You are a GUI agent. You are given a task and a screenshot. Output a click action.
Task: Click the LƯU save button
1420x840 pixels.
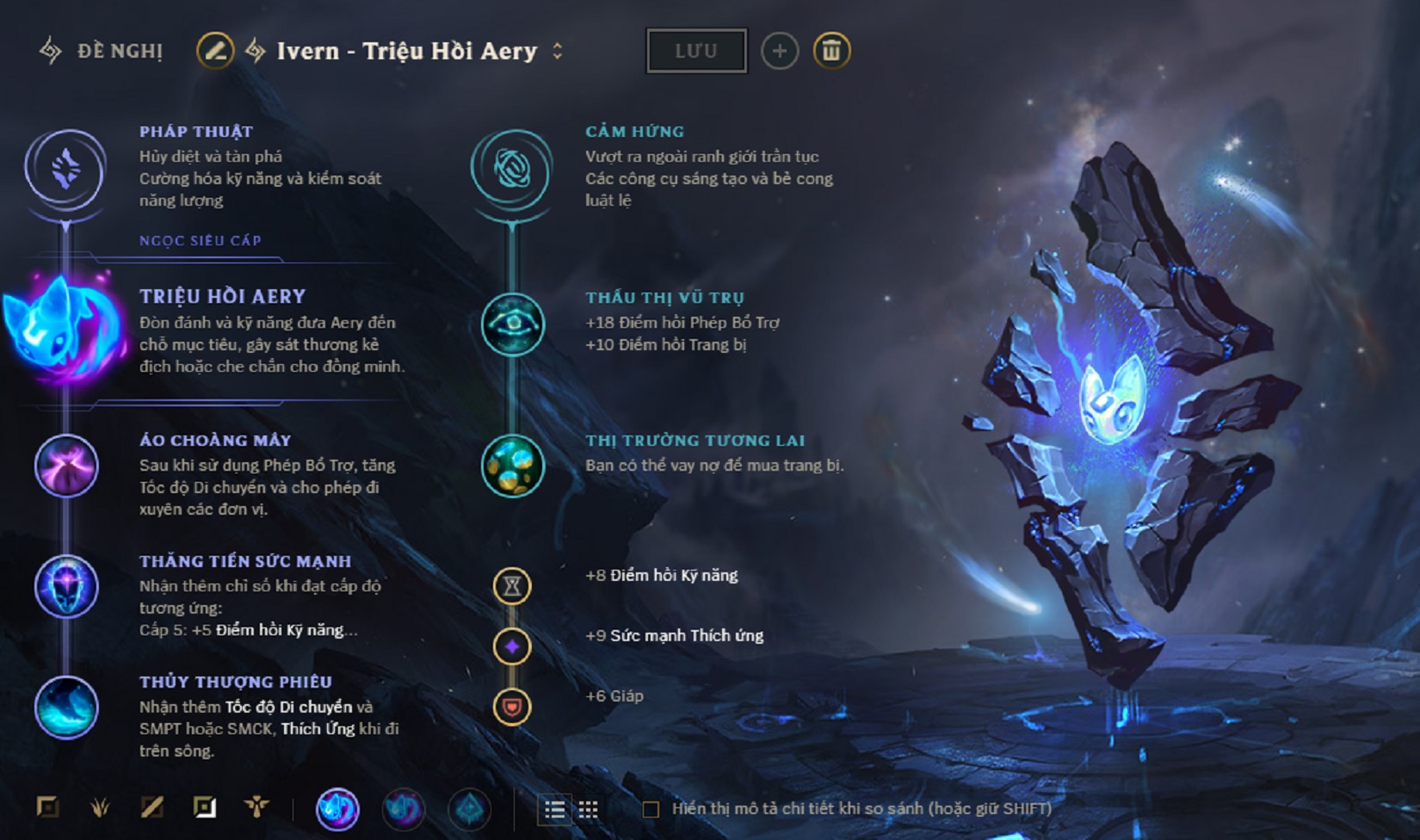(x=695, y=50)
